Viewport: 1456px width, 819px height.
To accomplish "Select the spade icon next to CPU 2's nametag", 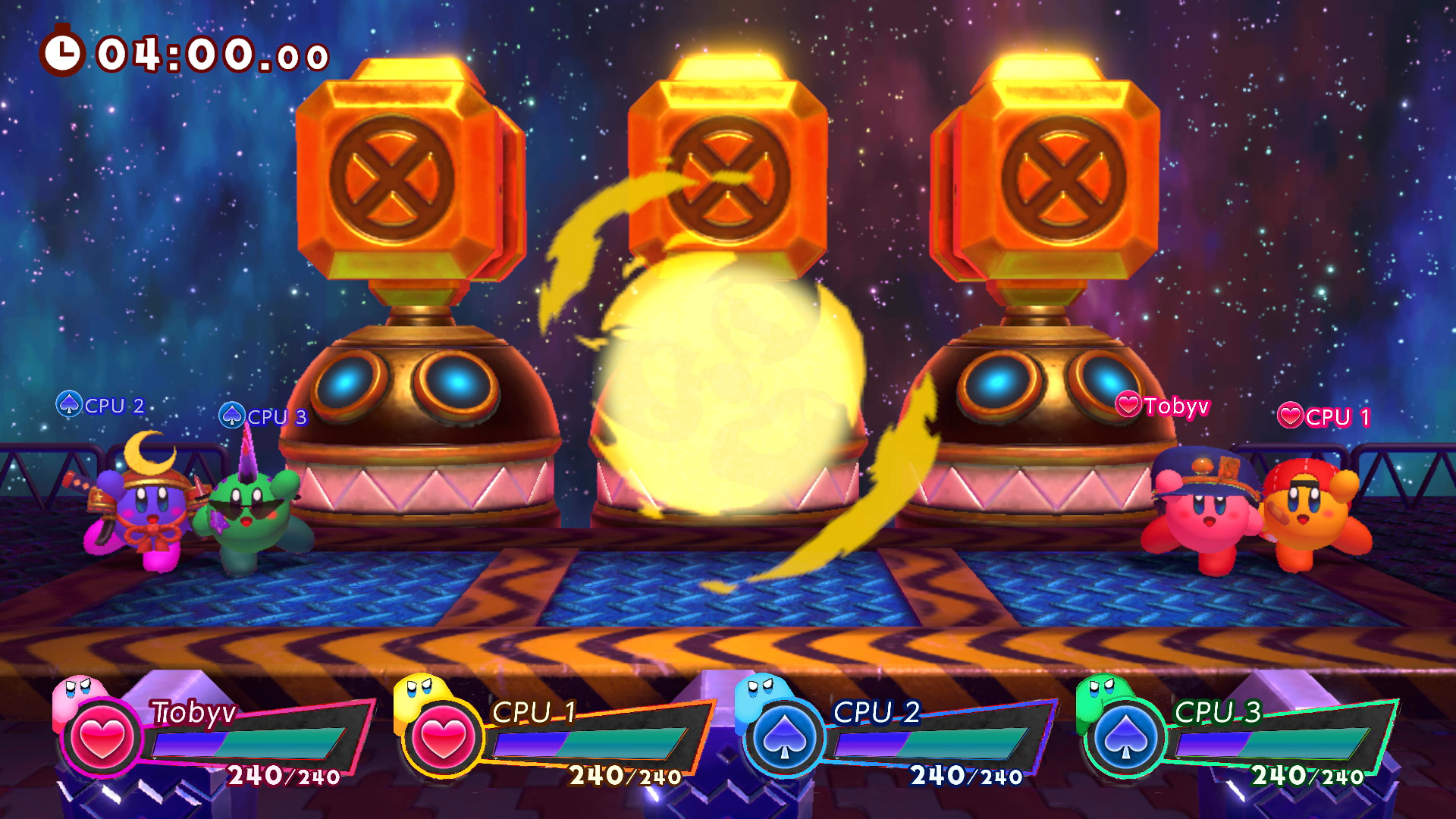I will click(x=71, y=405).
